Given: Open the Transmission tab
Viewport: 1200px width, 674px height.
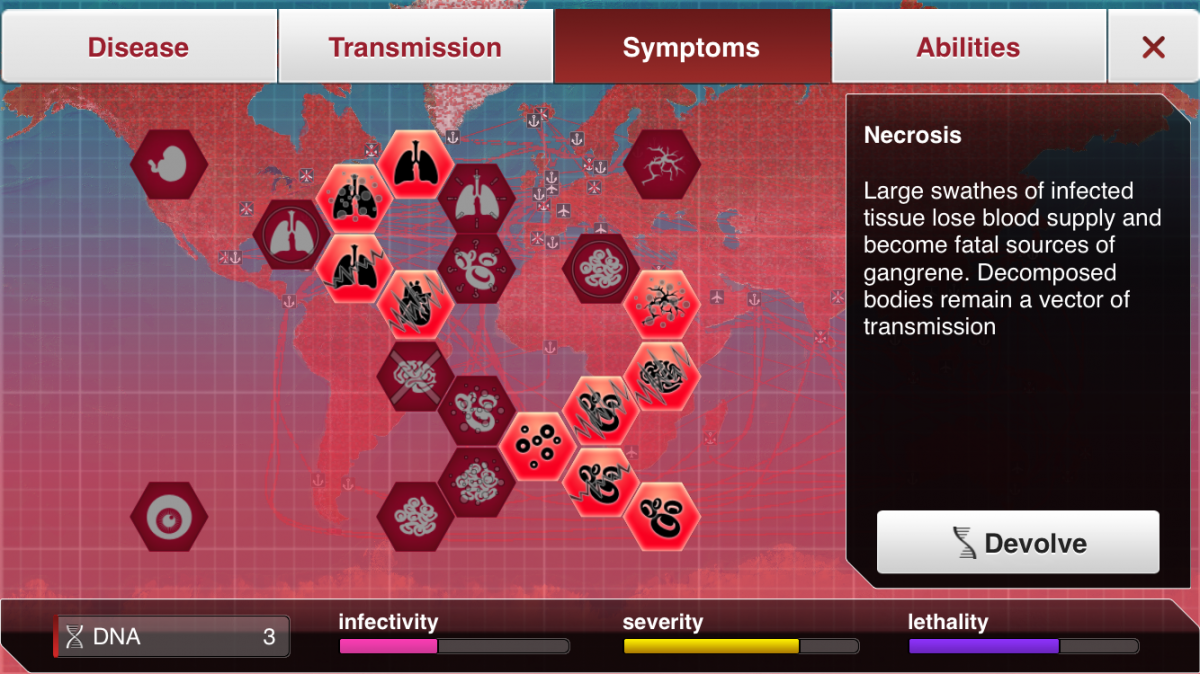Looking at the screenshot, I should click(415, 47).
